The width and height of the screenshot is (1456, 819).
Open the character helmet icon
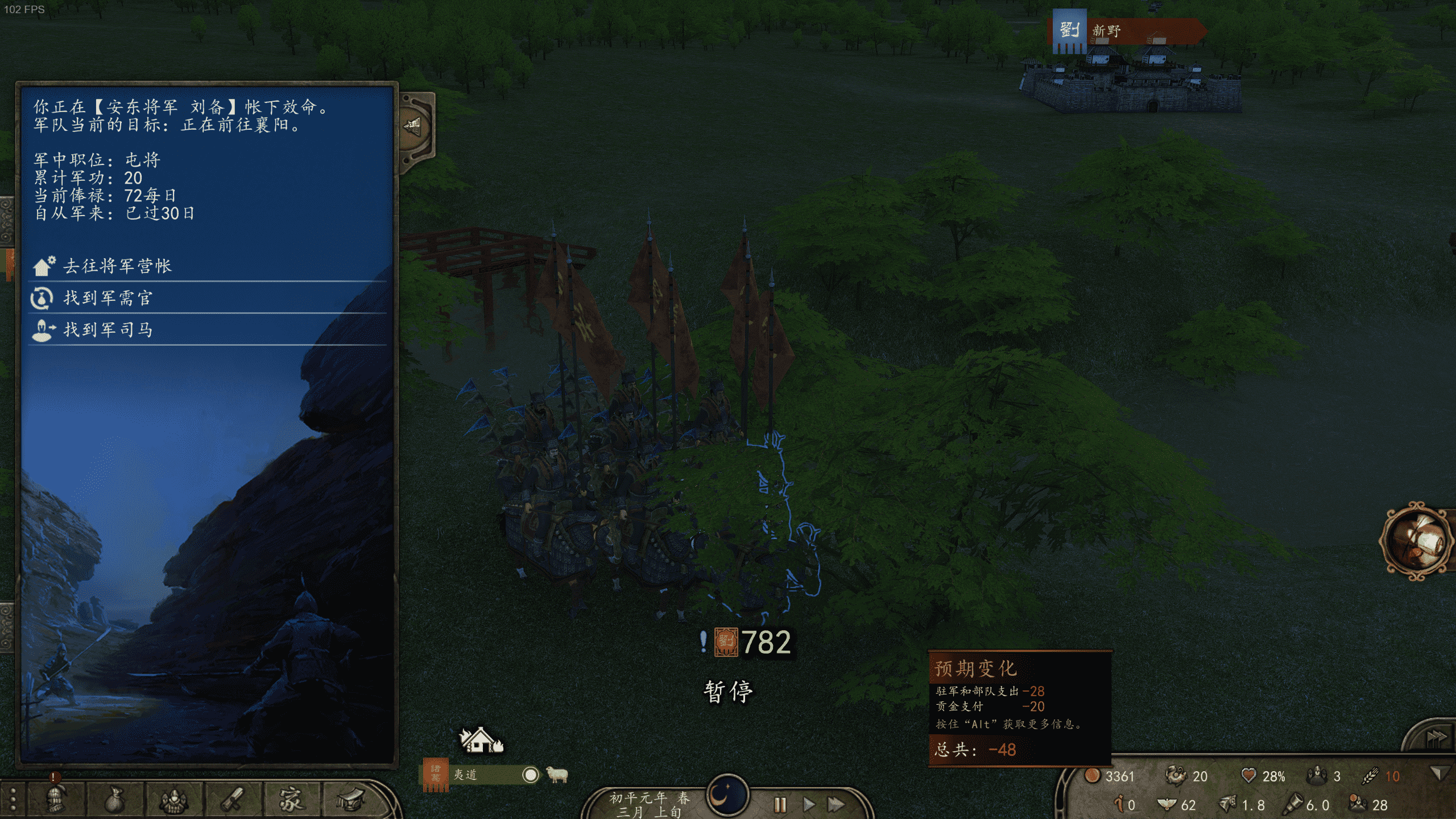[56, 800]
